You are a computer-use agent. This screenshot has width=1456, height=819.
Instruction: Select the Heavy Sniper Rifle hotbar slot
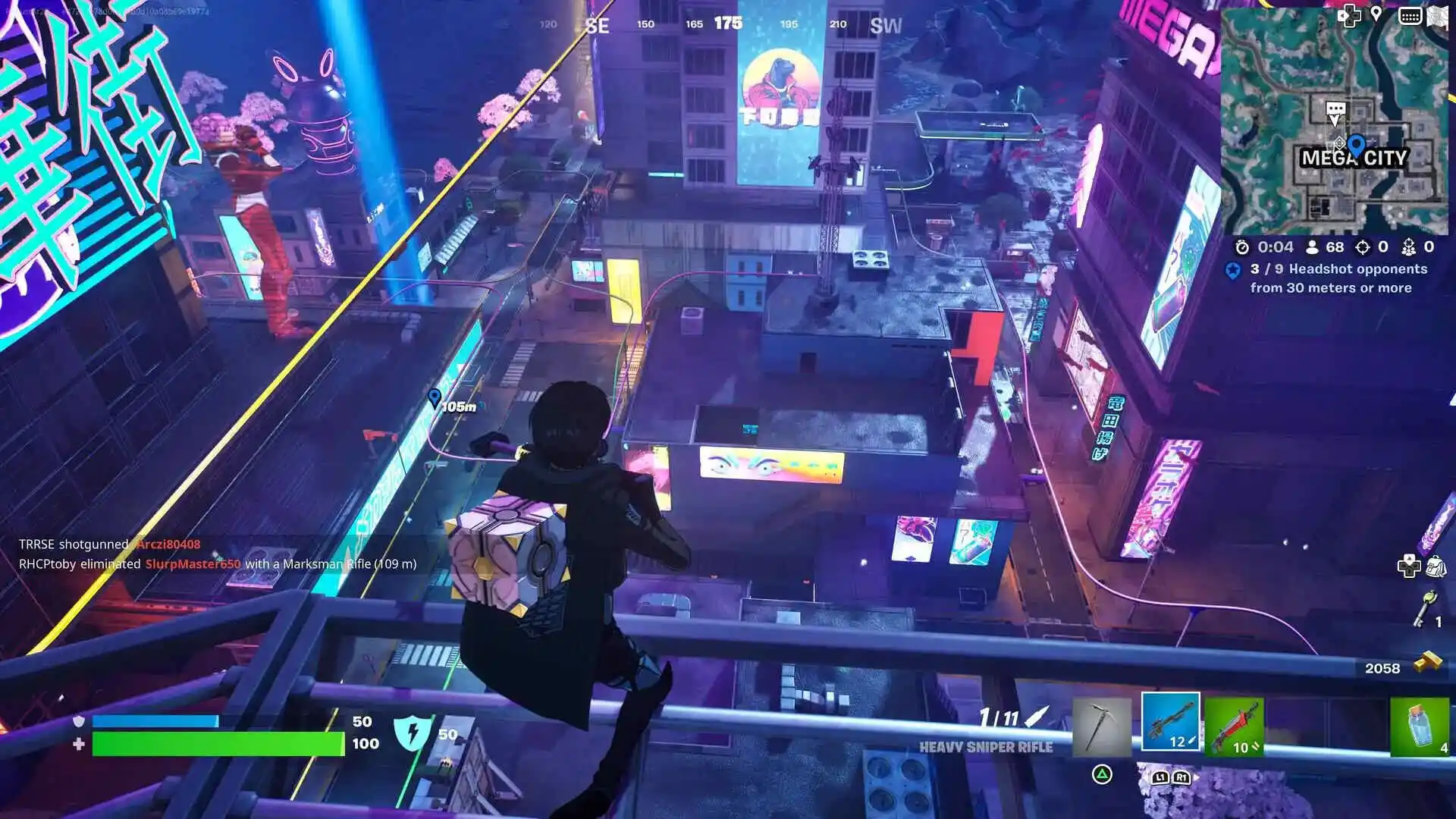pyautogui.click(x=1172, y=723)
